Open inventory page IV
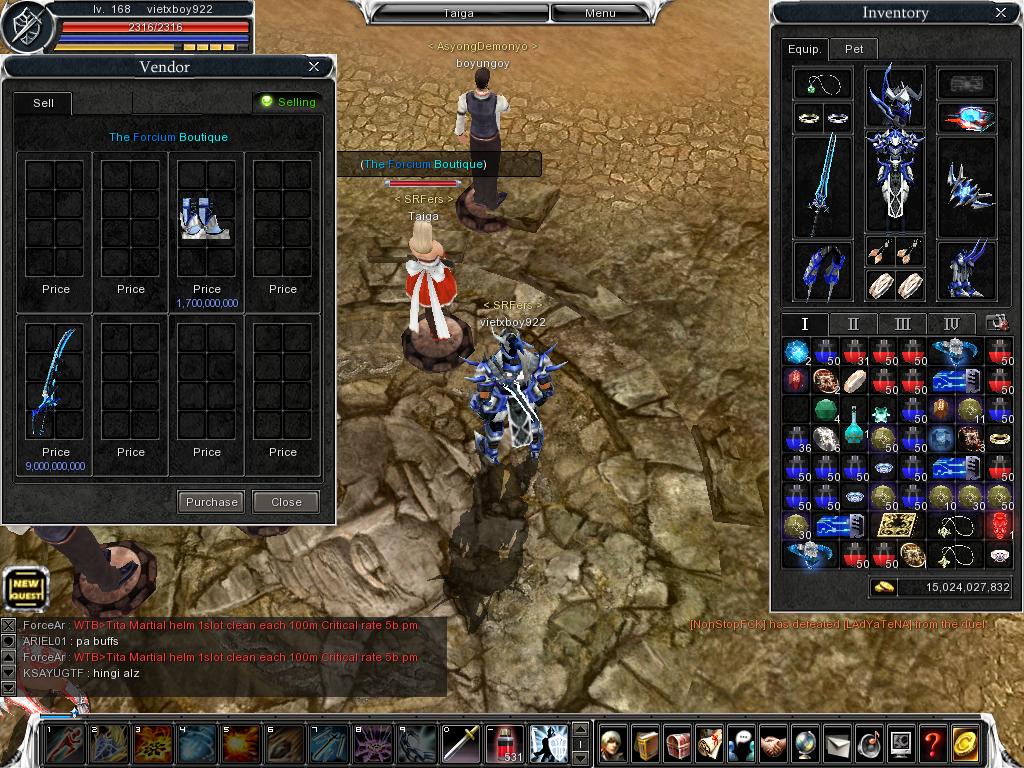 tap(951, 324)
